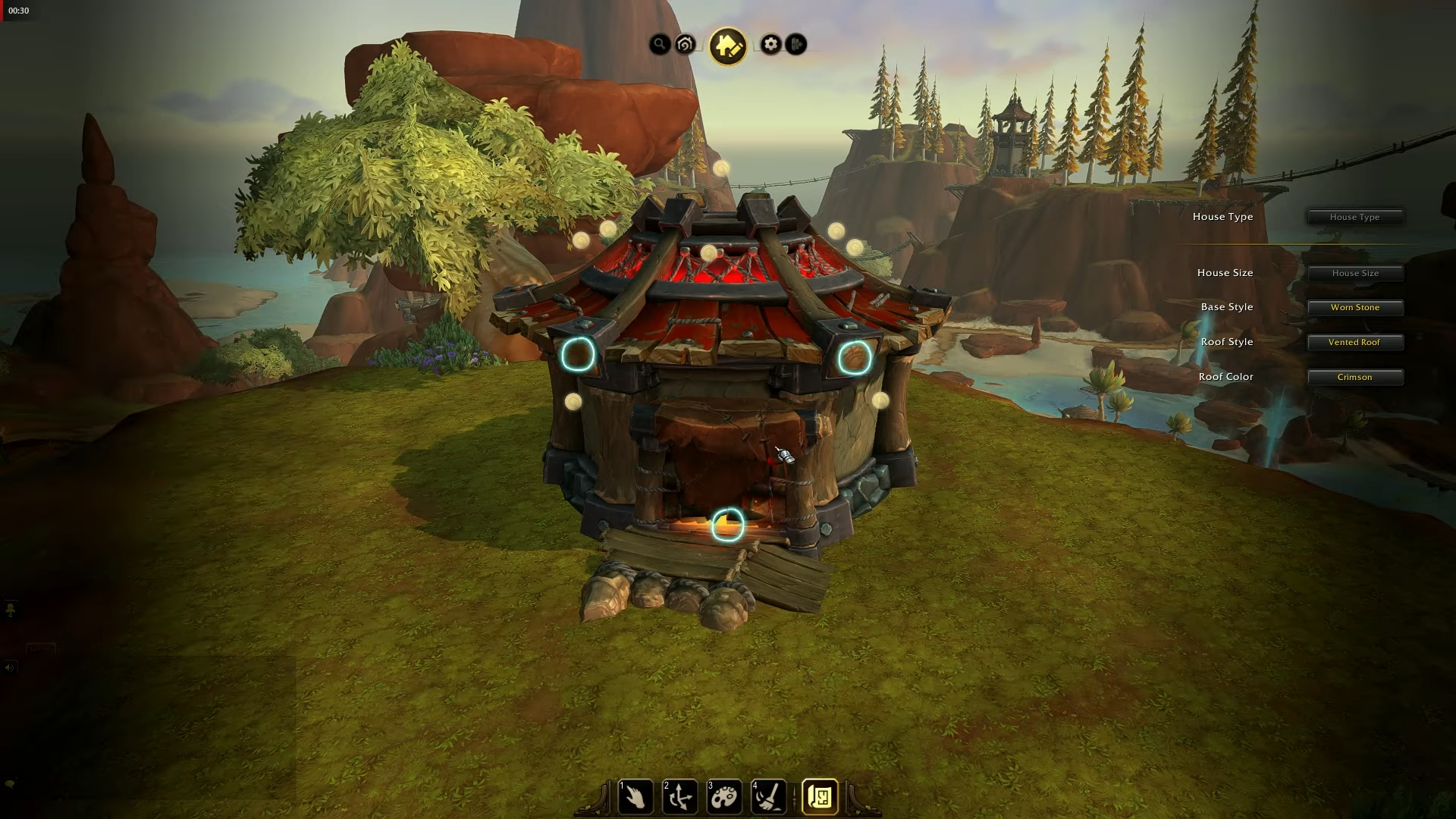Pick a different Crimson roof color
Screen dimensions: 1456x819
(1354, 377)
